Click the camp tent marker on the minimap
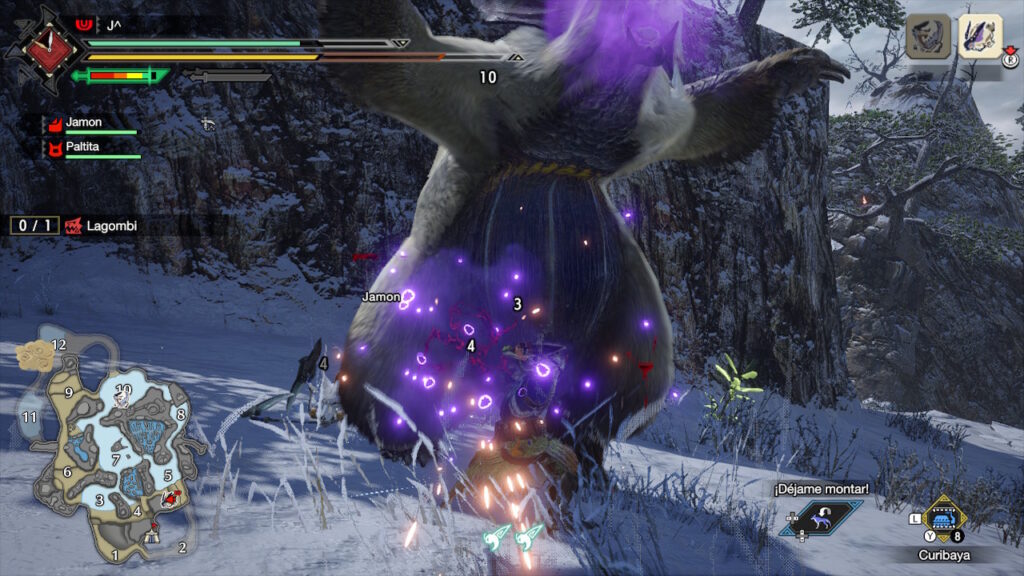The height and width of the screenshot is (576, 1024). pyautogui.click(x=150, y=535)
